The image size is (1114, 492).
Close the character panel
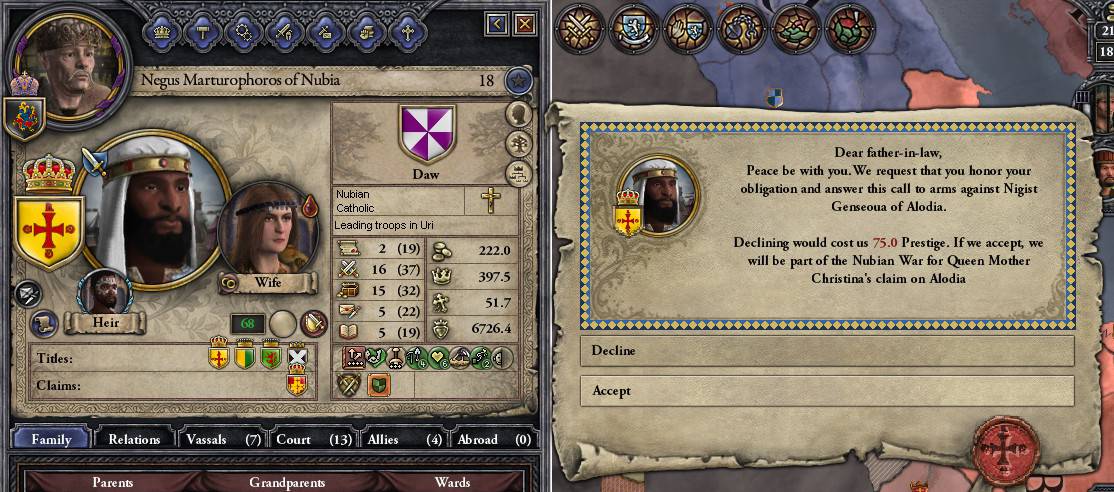(x=523, y=22)
